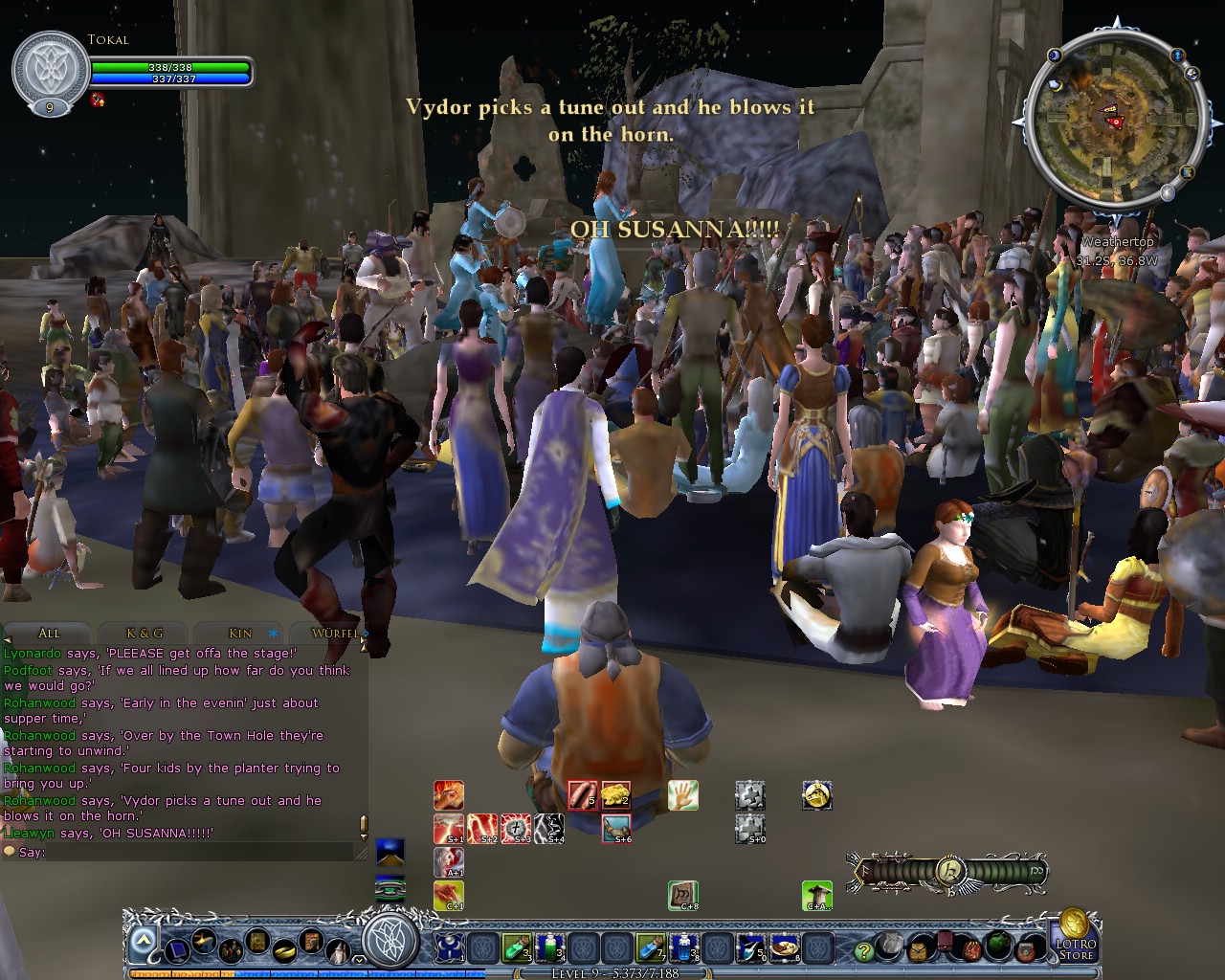Click the question-mark help icon
This screenshot has height=980, width=1225.
(864, 951)
